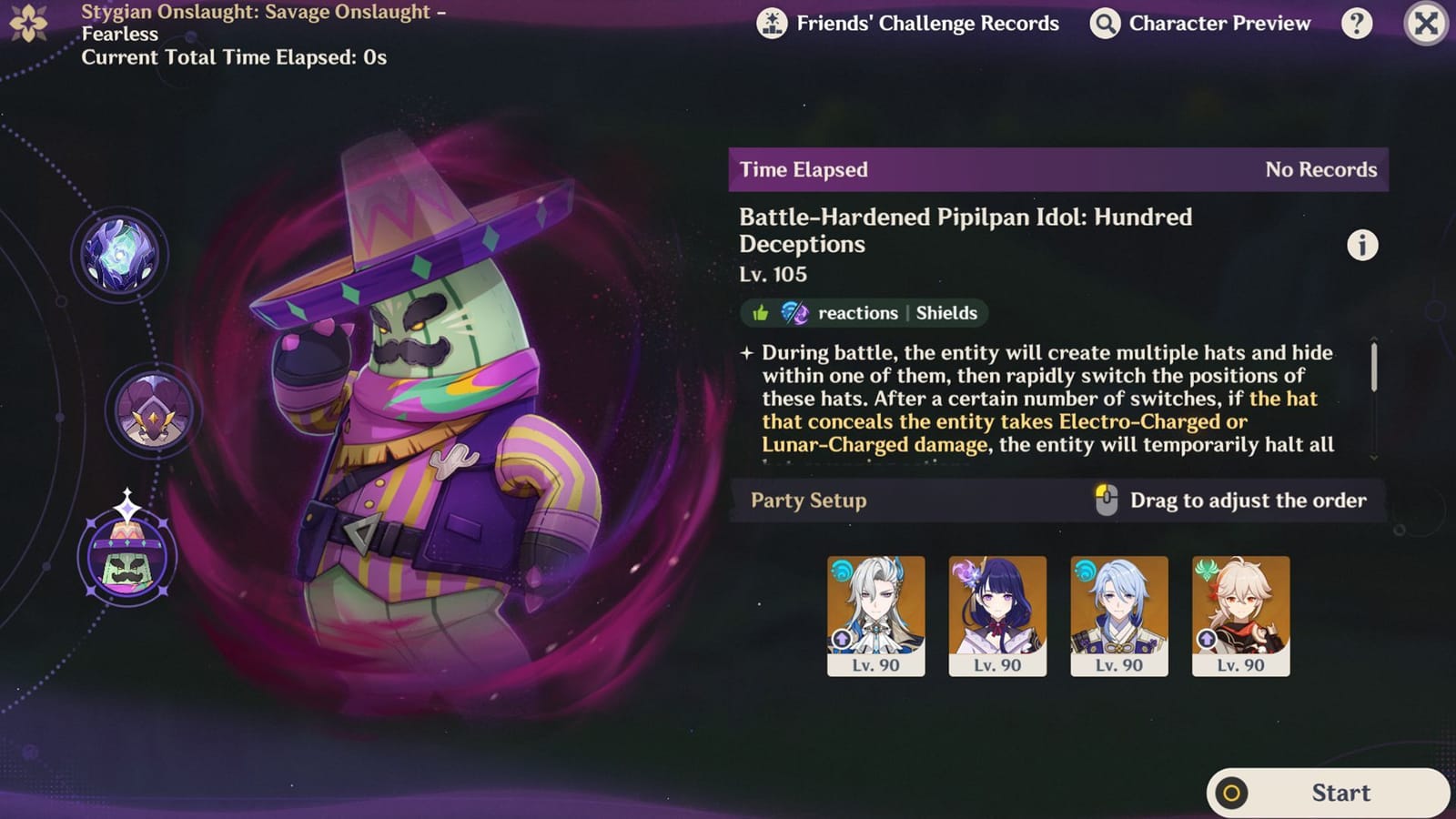Click the Shields tag
Screen dimensions: 1456x819
pyautogui.click(x=945, y=313)
